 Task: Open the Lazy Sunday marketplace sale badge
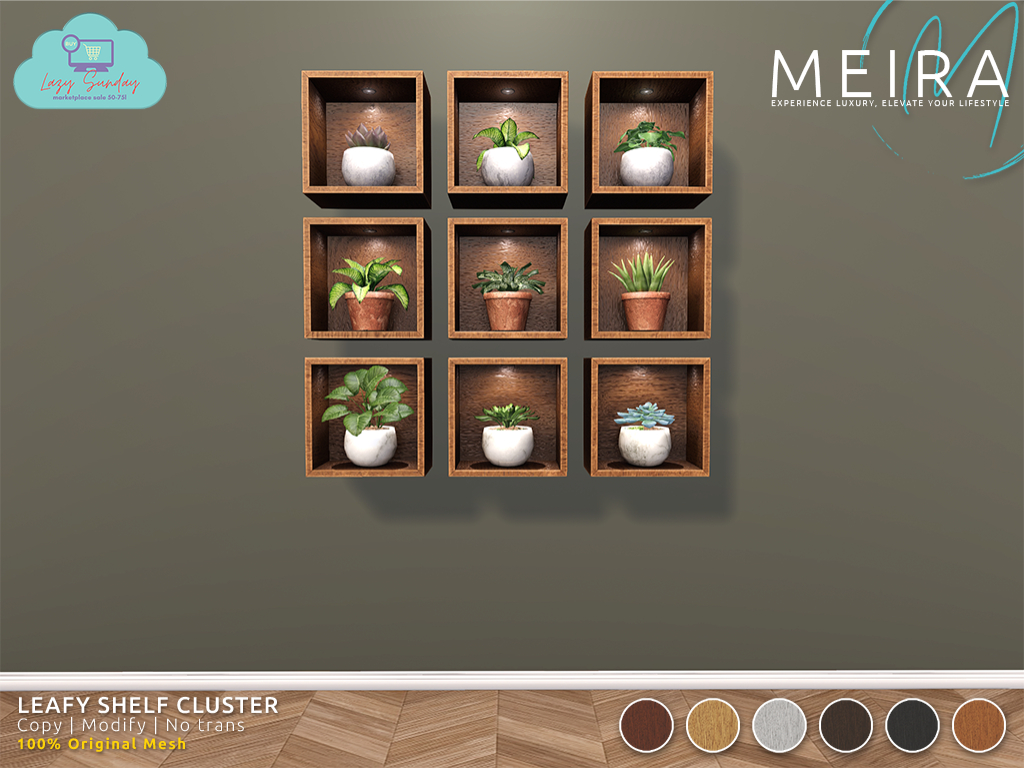click(x=90, y=63)
